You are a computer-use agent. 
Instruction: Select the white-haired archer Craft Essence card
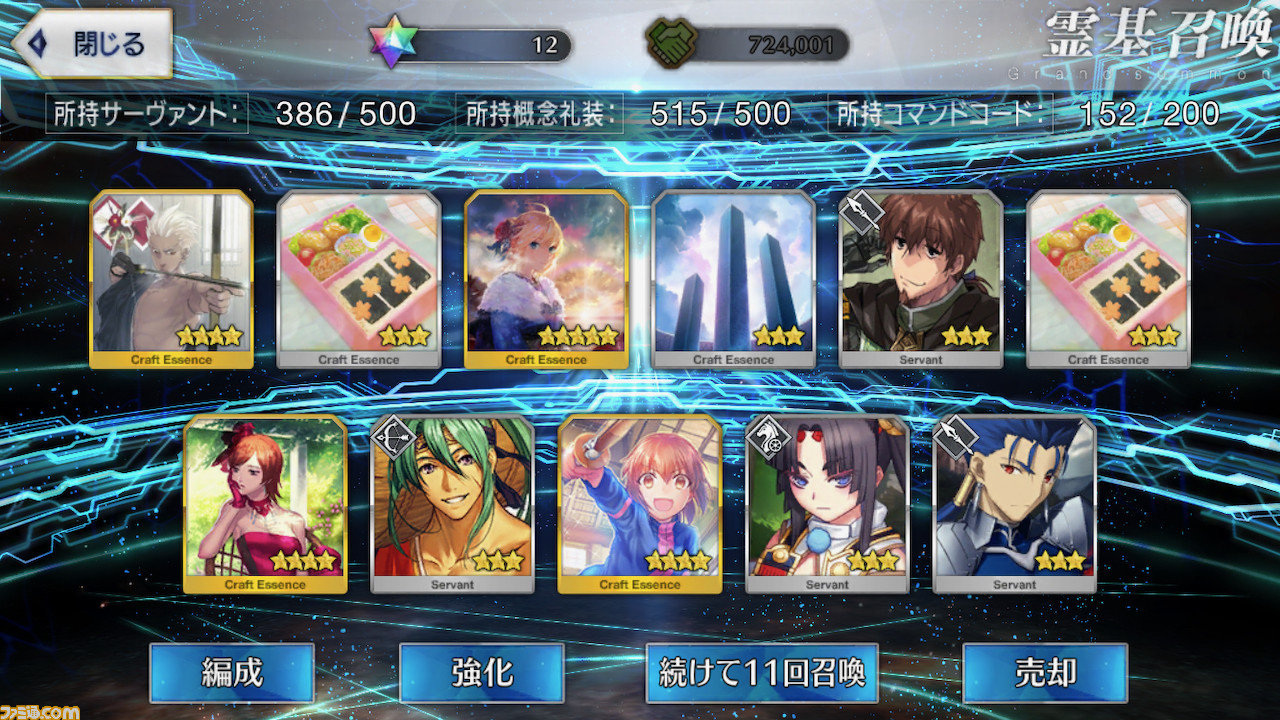coord(171,278)
